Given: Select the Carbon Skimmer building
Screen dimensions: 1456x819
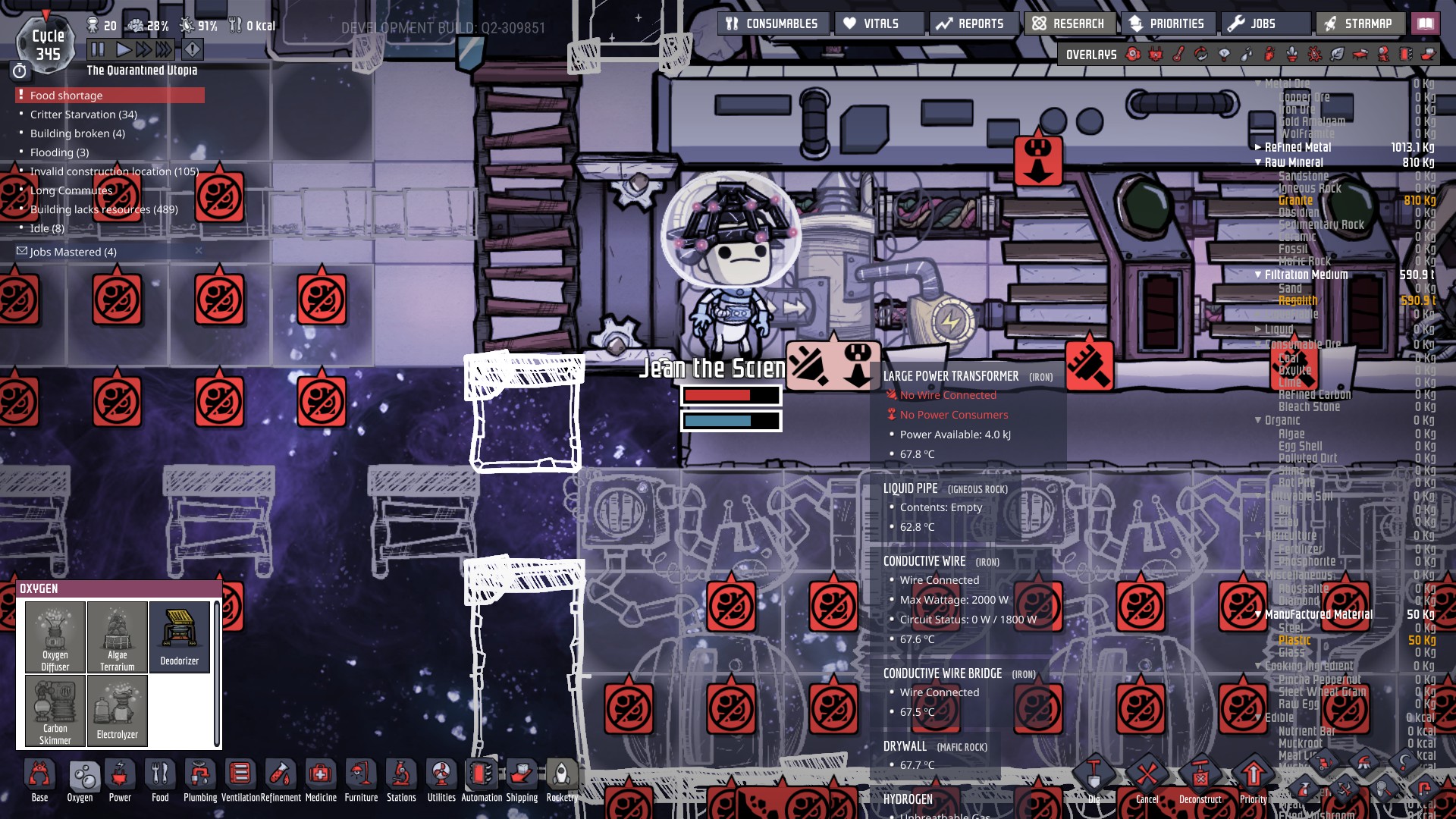Looking at the screenshot, I should coord(55,710).
